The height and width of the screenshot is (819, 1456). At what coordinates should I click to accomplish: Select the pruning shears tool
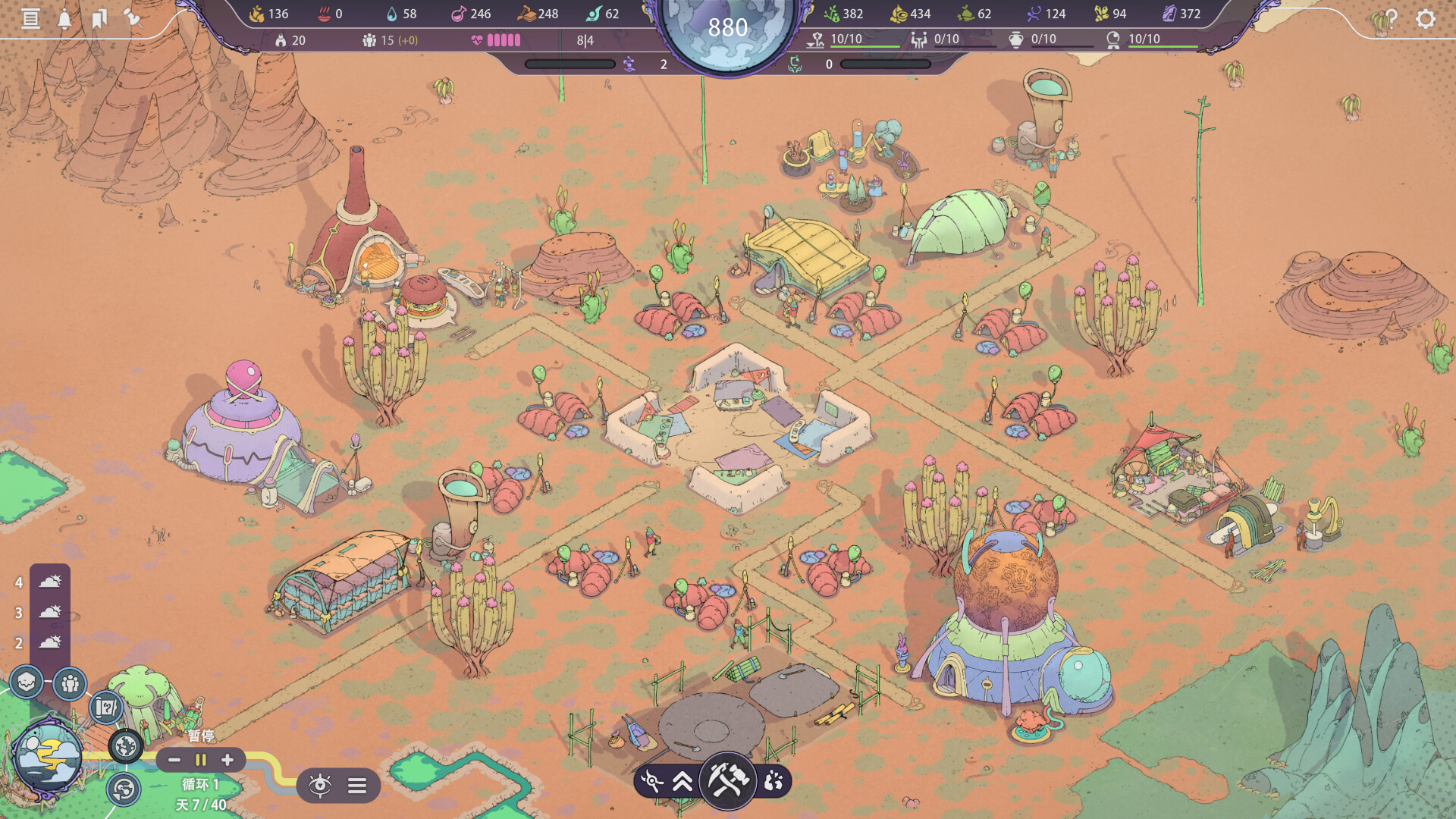[x=651, y=780]
